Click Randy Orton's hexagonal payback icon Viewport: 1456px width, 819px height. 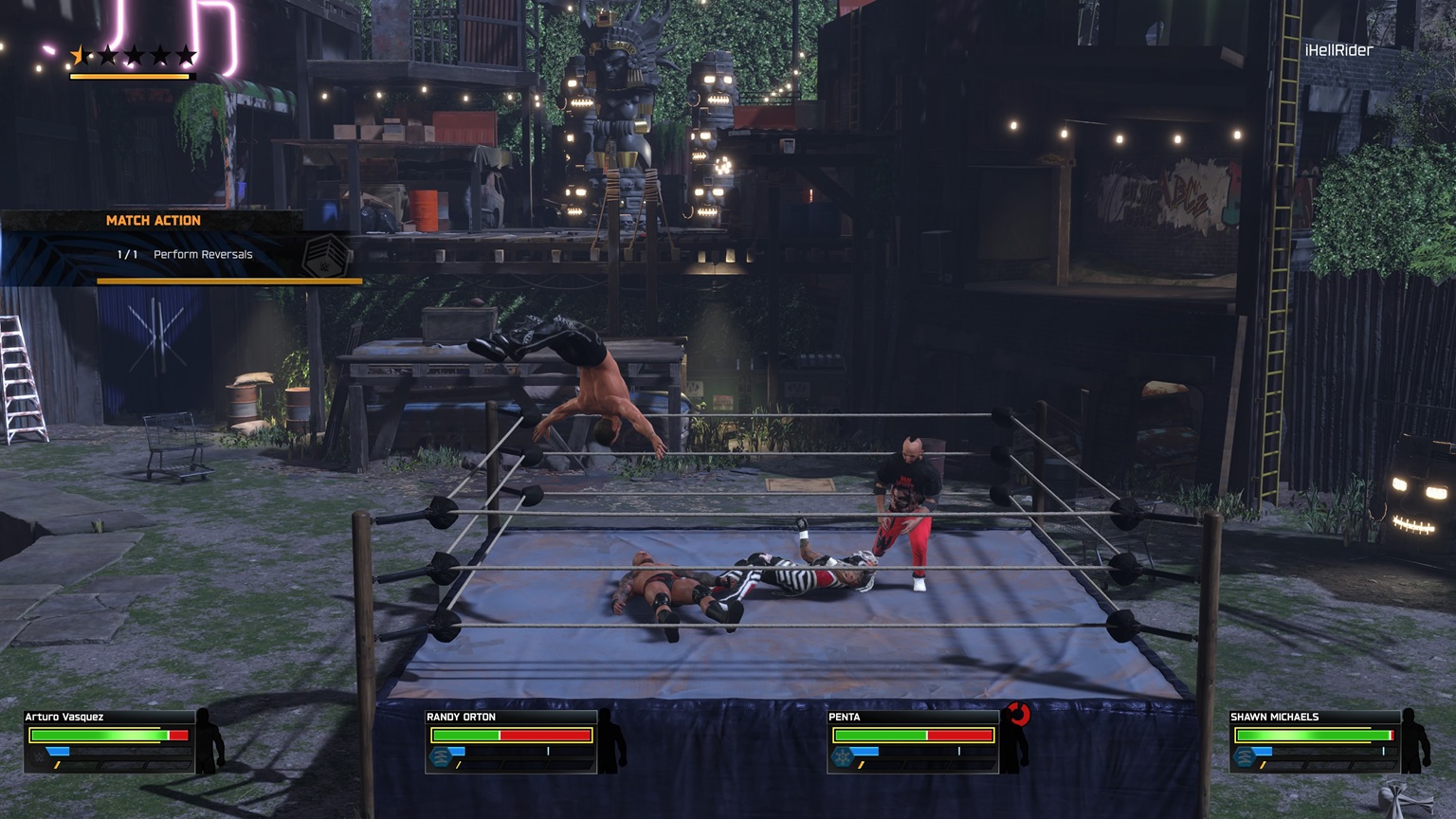440,756
